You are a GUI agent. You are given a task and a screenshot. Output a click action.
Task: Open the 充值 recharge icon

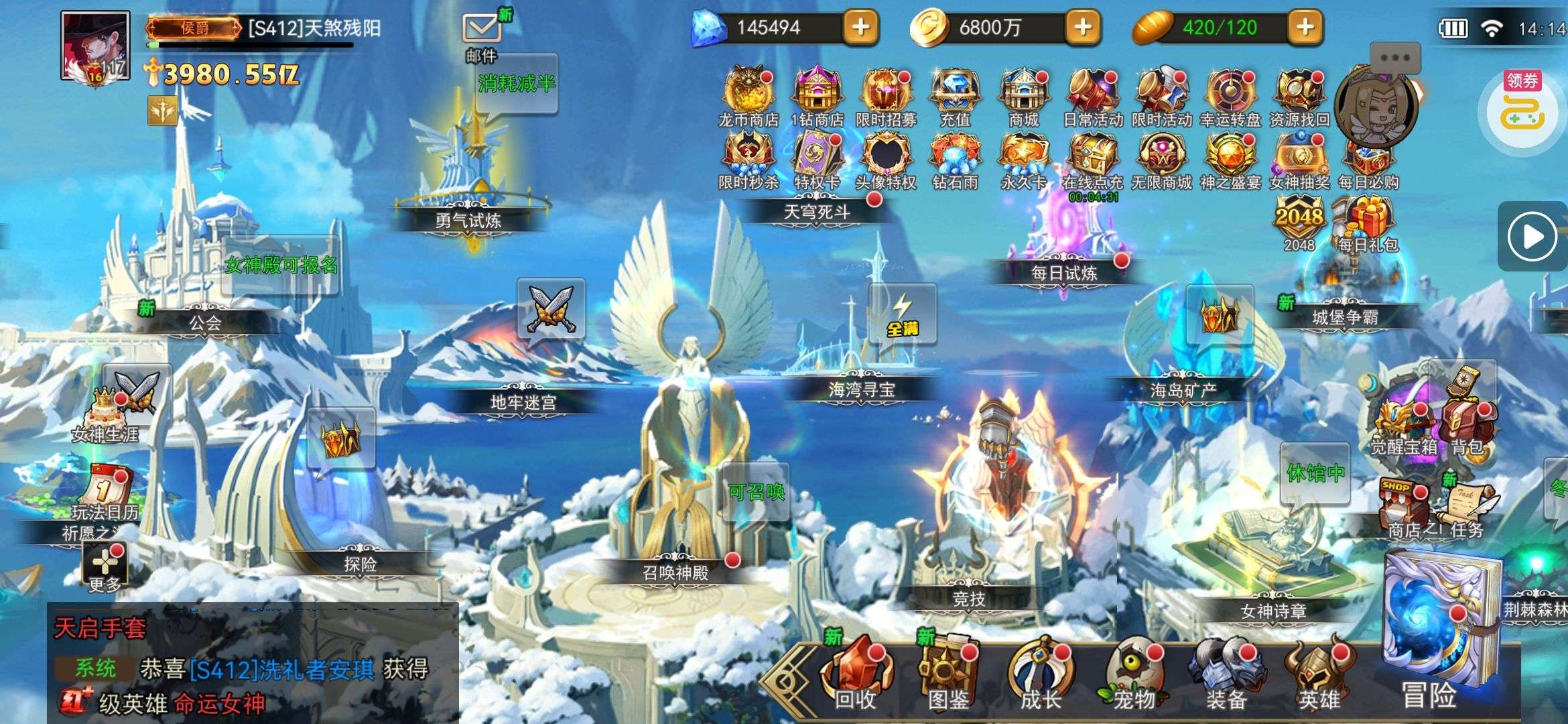tap(954, 91)
